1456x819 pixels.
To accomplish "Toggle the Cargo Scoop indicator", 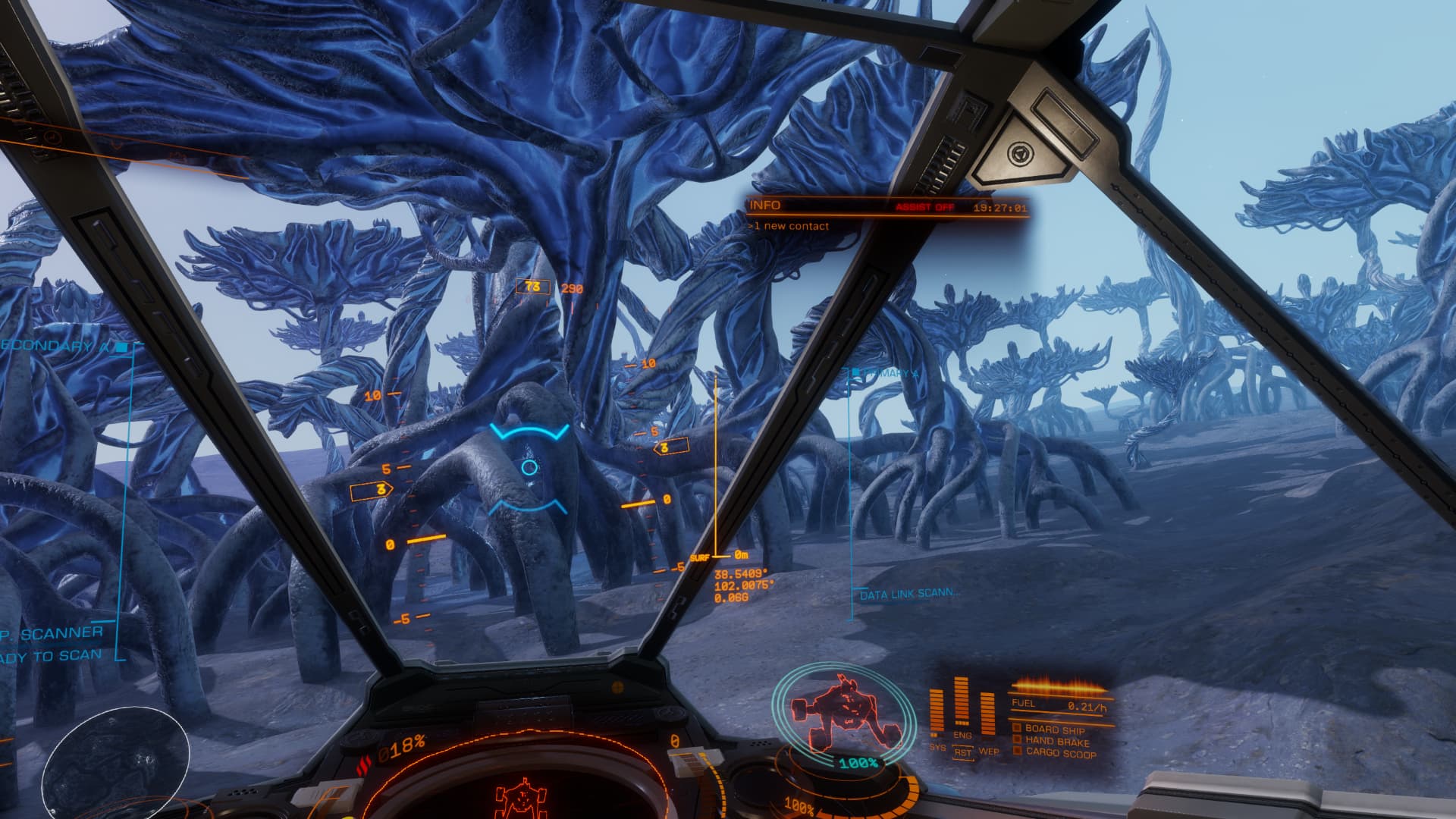I will (1060, 753).
